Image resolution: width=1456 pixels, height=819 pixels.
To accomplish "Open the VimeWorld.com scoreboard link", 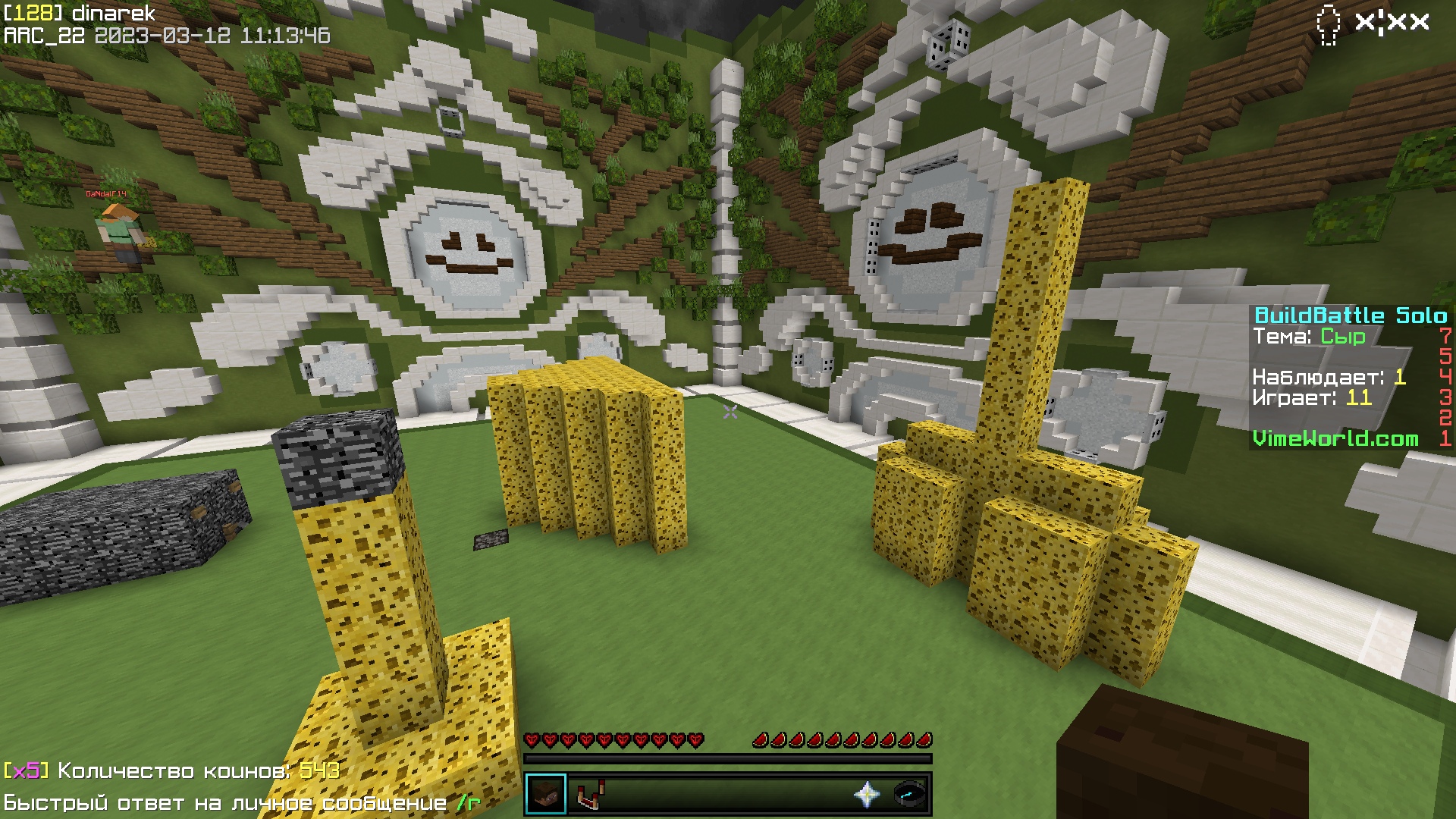I will click(1335, 438).
